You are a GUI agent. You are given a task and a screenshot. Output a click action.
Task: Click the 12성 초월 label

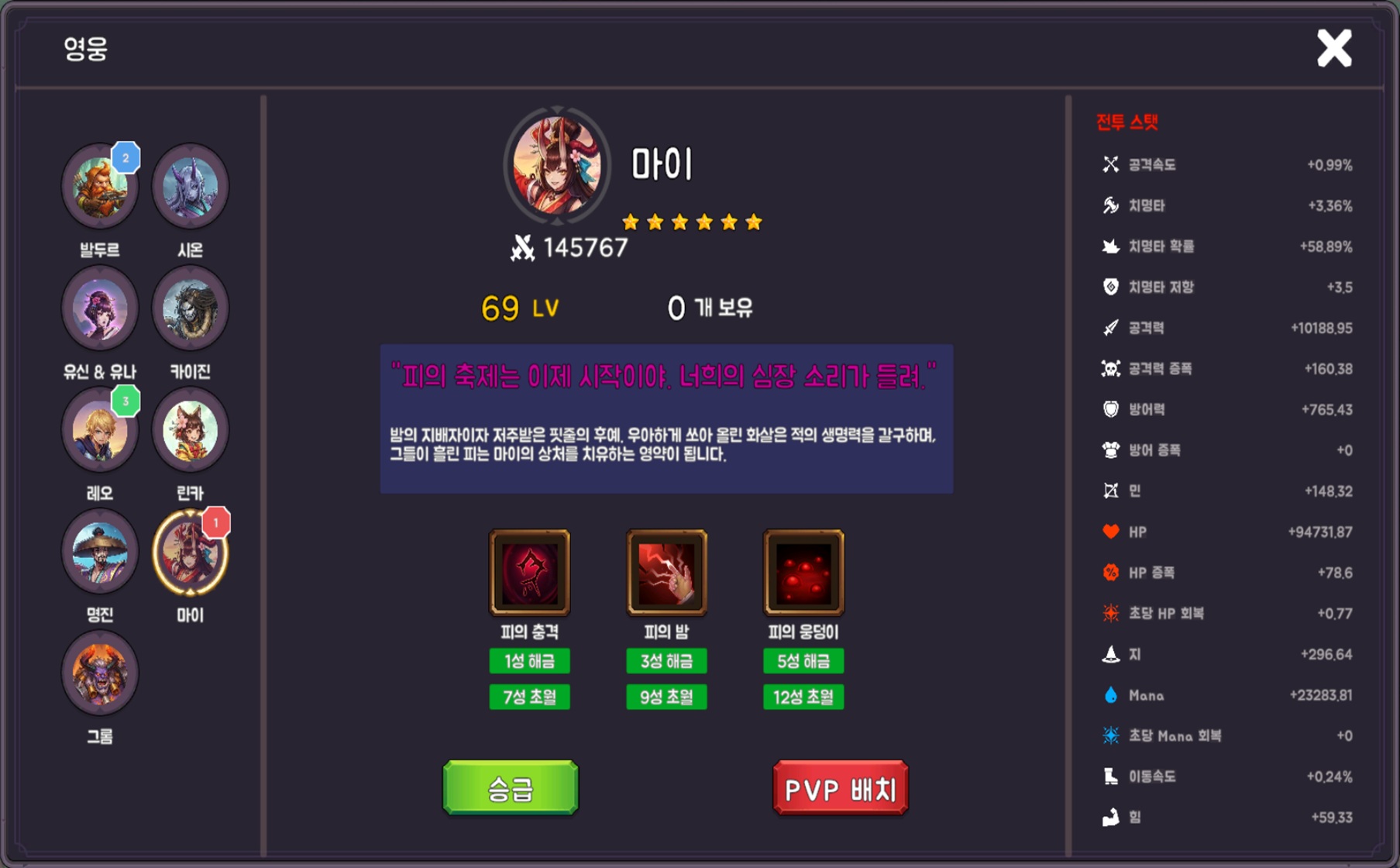point(803,697)
